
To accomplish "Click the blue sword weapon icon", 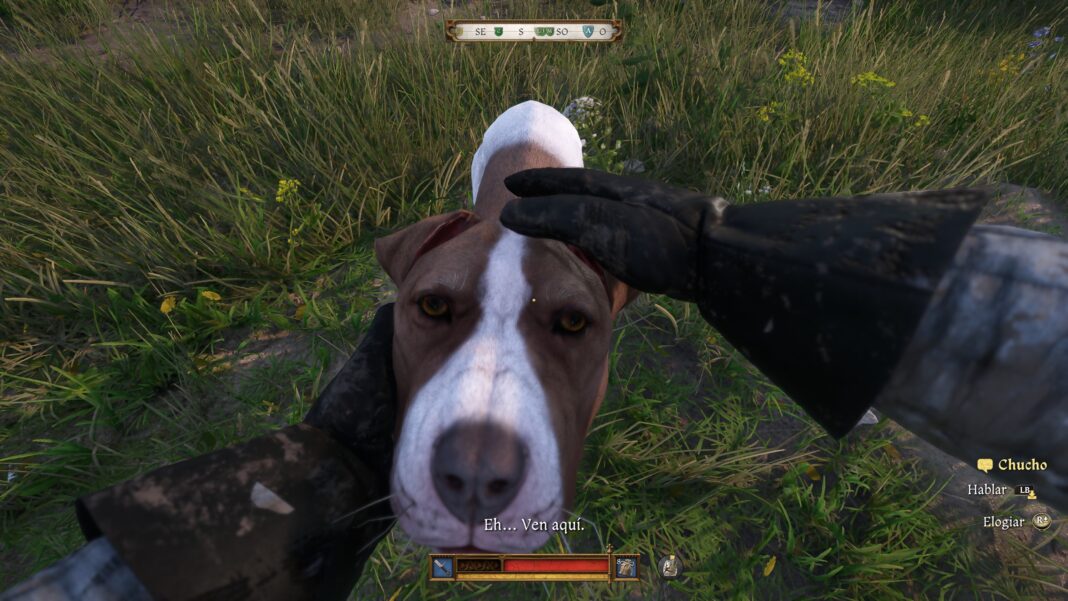I will tap(443, 567).
